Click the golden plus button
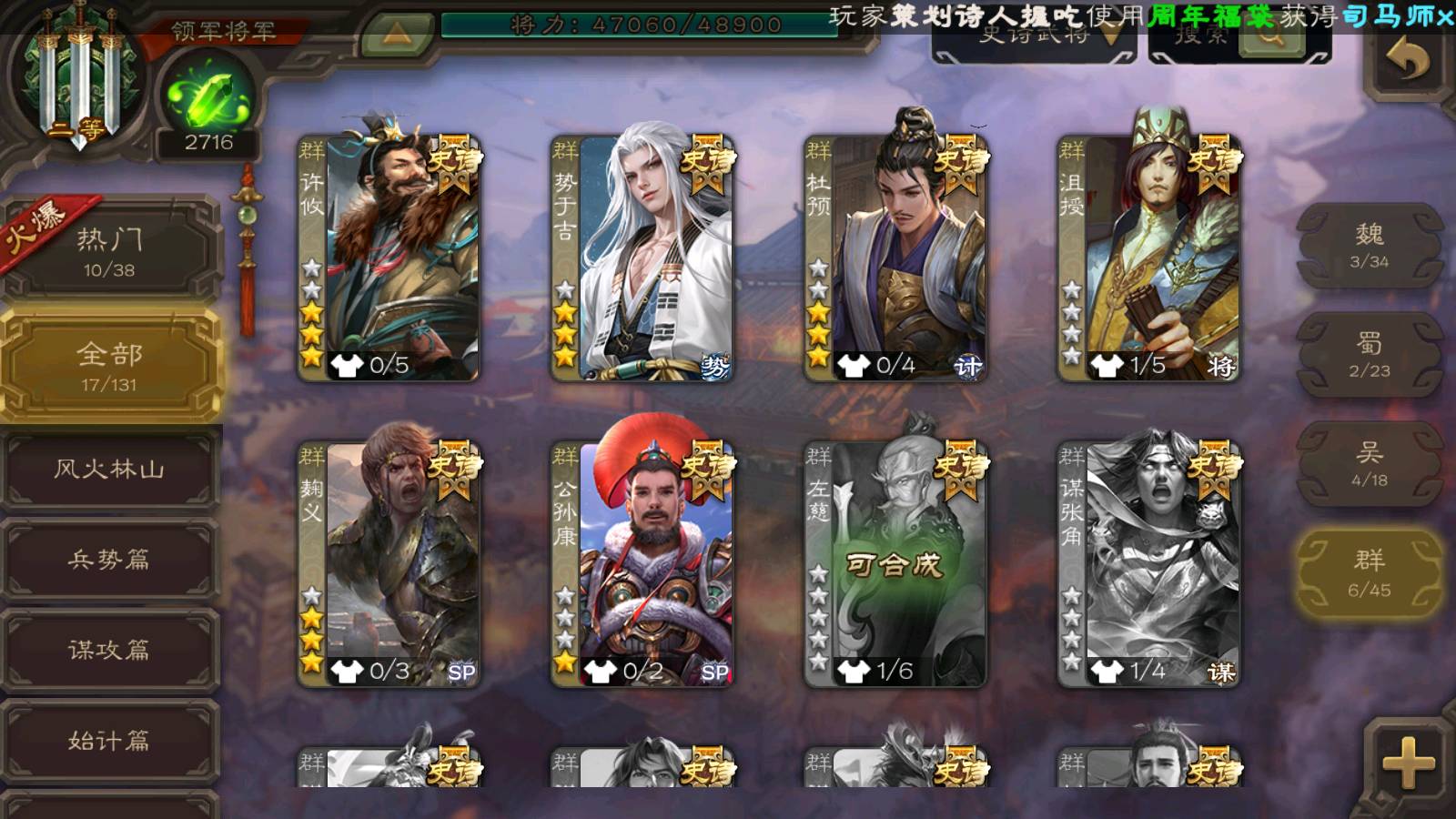1456x819 pixels. [1408, 763]
